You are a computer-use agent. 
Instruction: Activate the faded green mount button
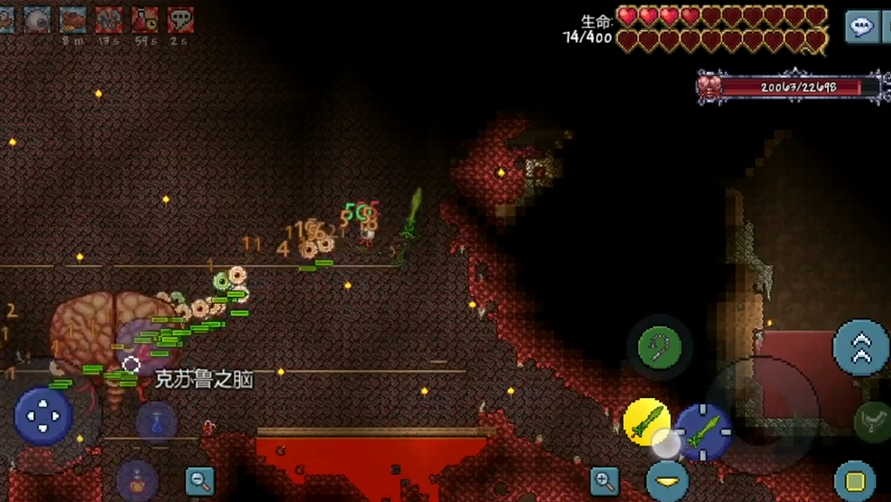[871, 420]
